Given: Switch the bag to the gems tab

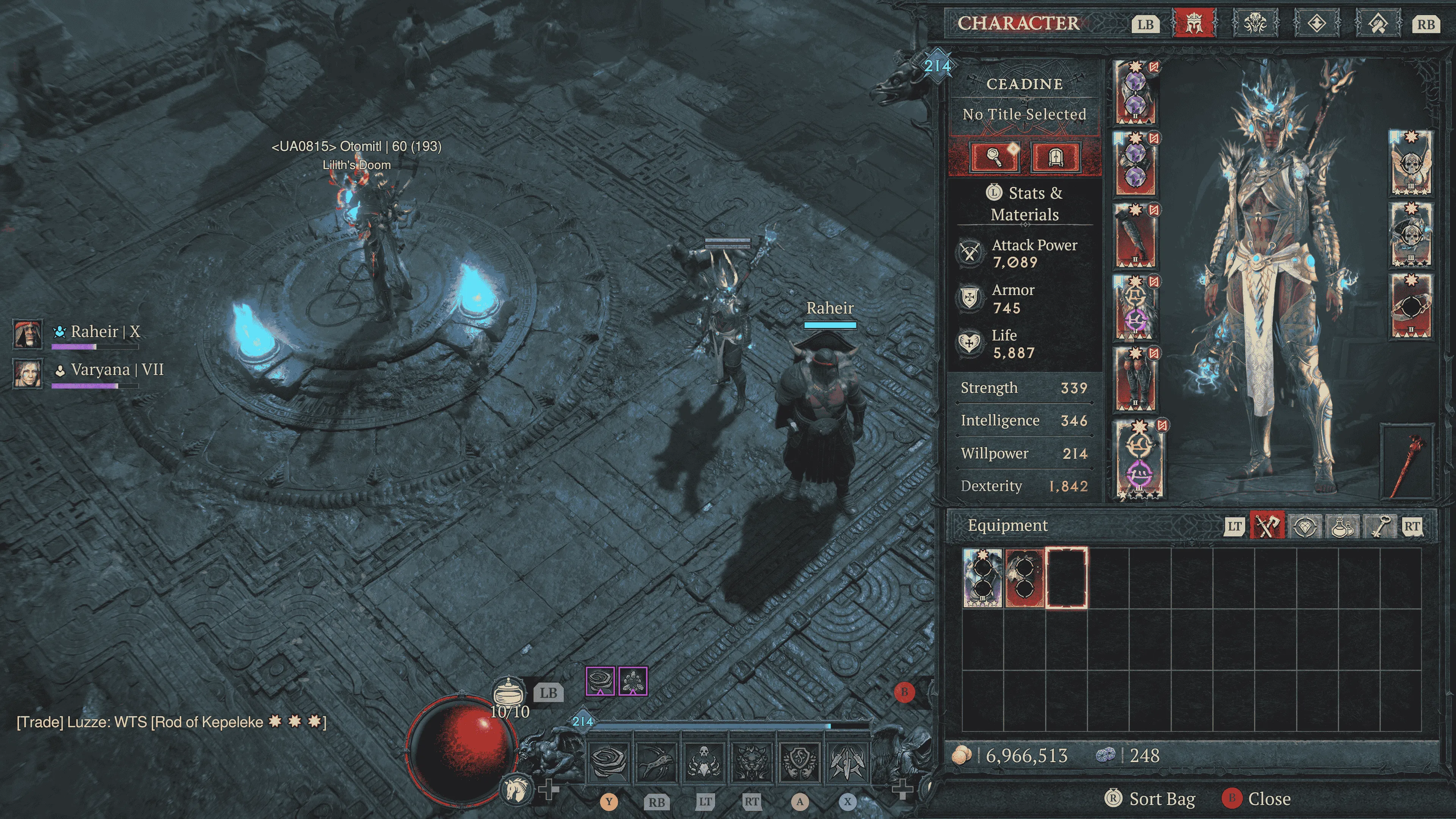Looking at the screenshot, I should (1305, 526).
